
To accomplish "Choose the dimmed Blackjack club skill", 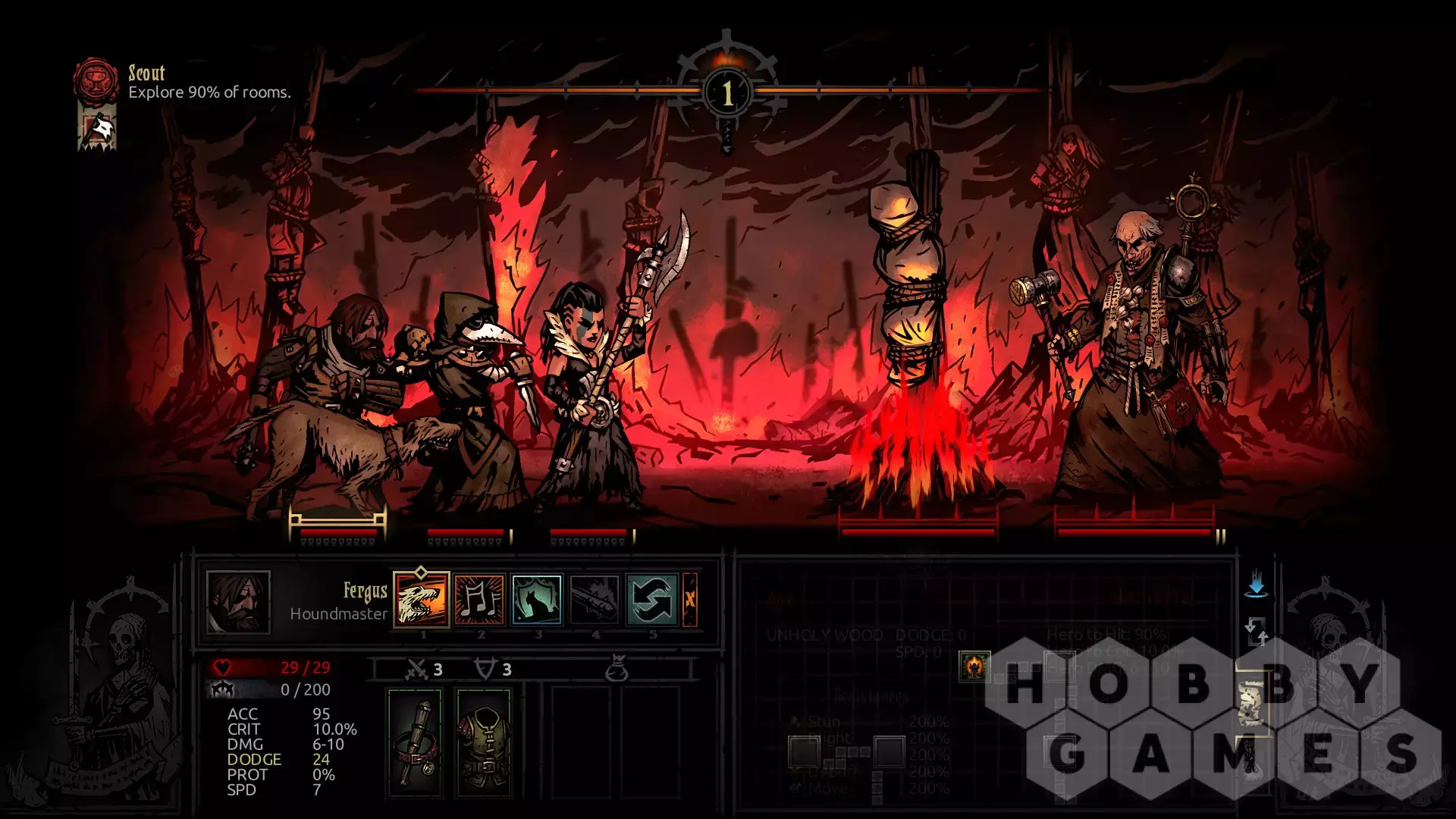I will click(595, 599).
